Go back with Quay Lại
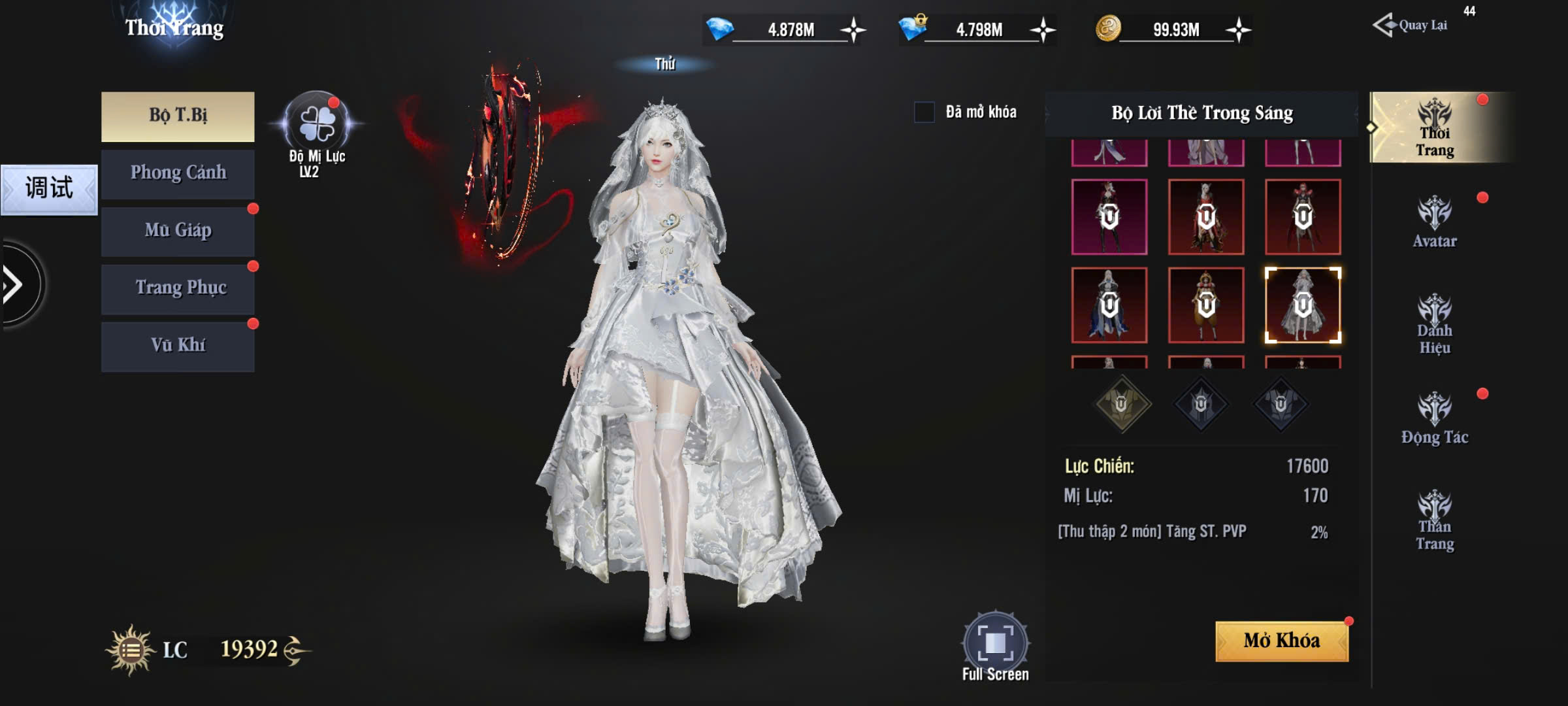Screen dimensions: 1568x706 [x=1411, y=26]
